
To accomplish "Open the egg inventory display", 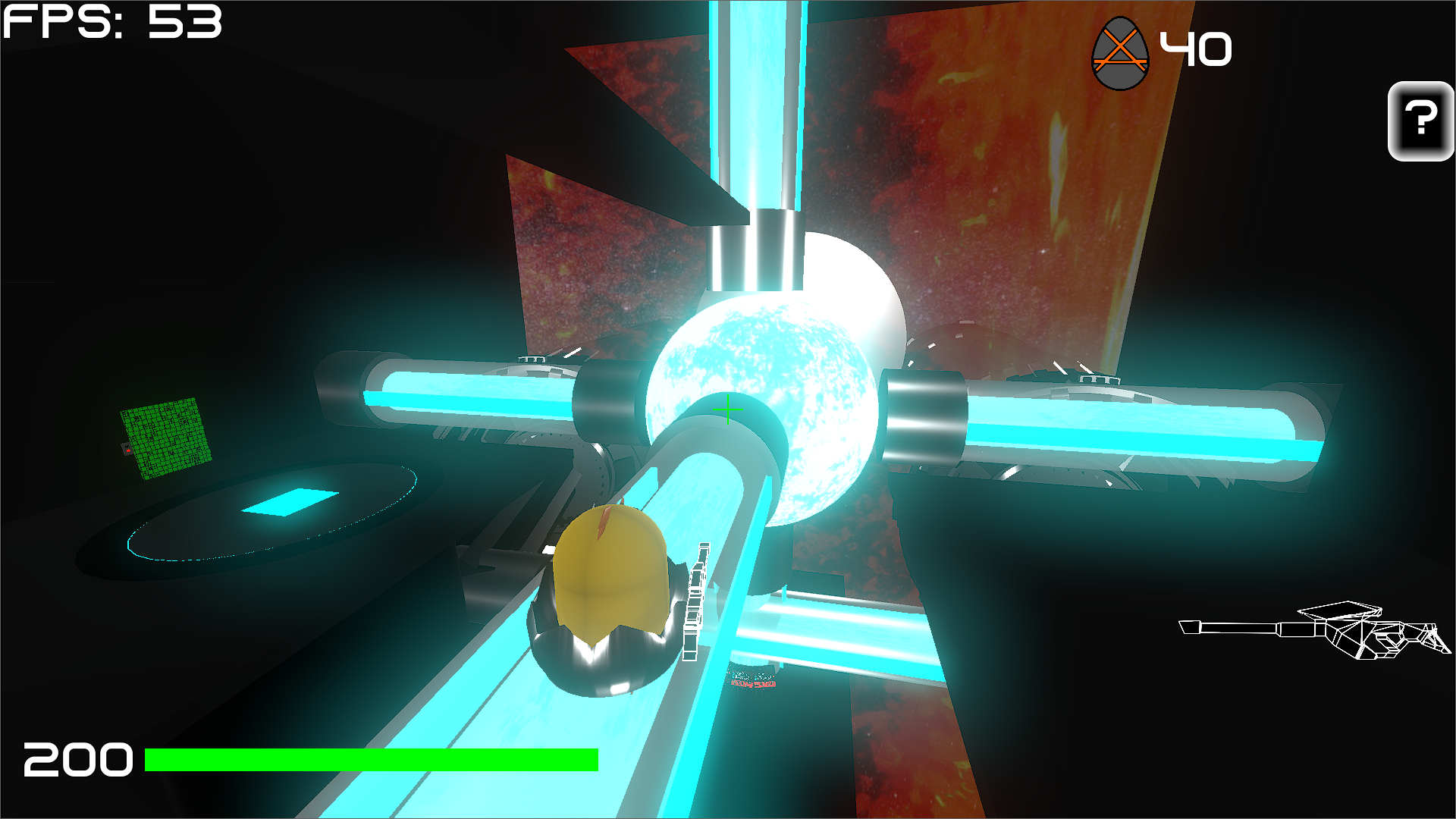I will click(x=1120, y=55).
